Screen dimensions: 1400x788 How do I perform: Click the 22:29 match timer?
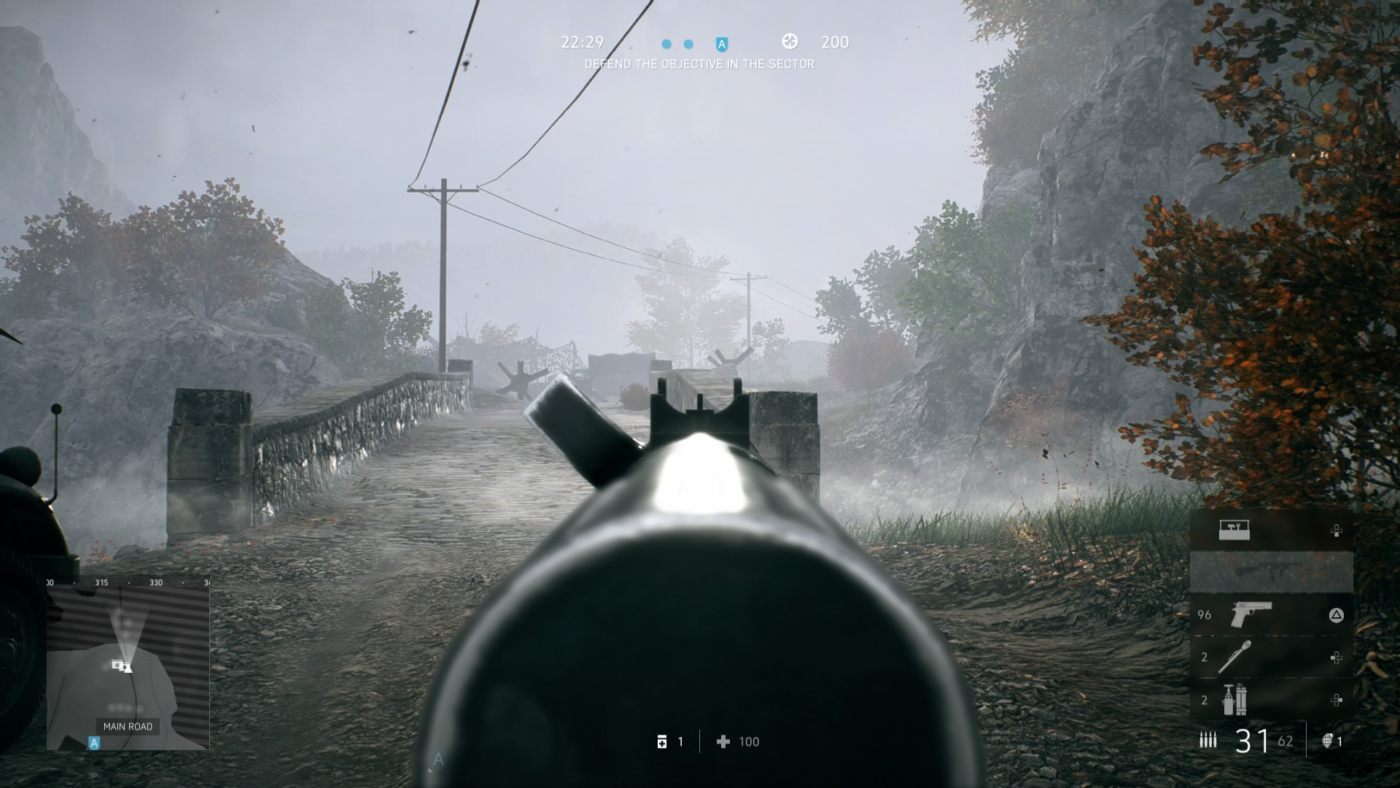(581, 41)
